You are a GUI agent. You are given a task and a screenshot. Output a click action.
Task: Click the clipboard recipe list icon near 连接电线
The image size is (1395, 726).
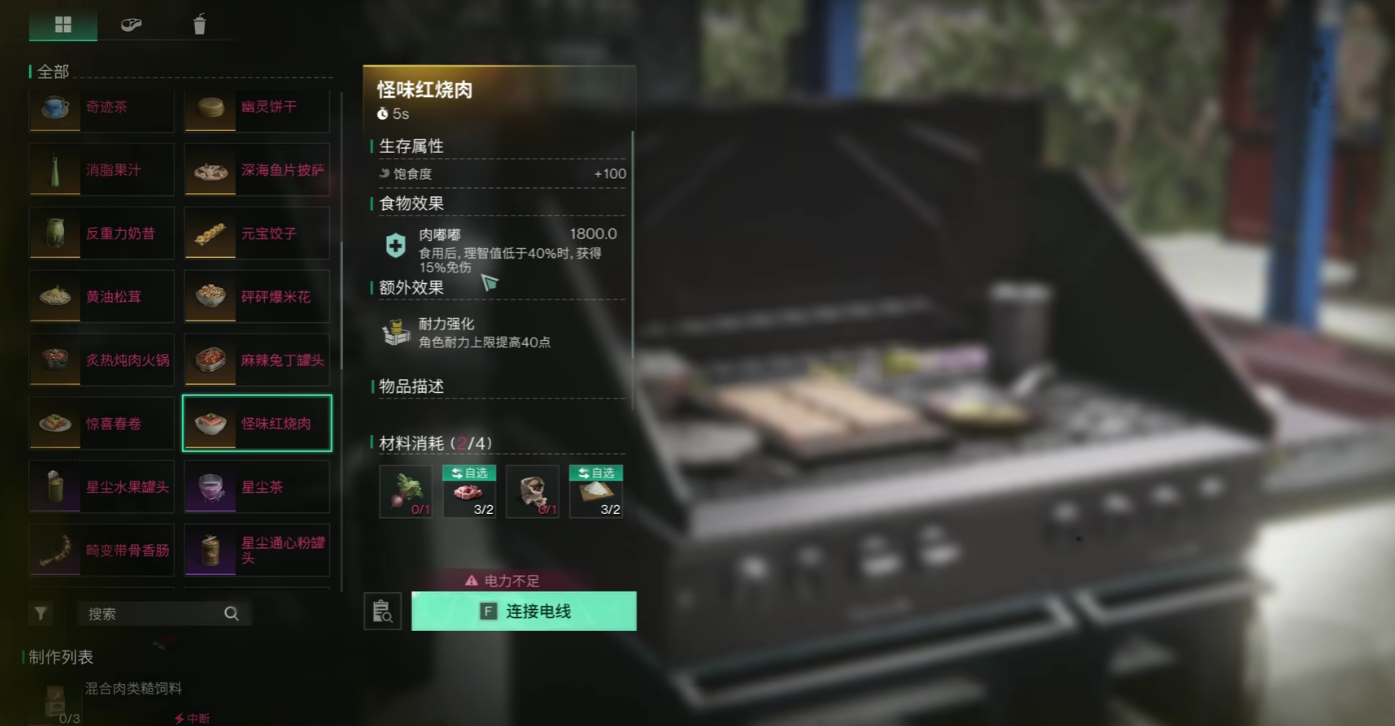pos(385,611)
